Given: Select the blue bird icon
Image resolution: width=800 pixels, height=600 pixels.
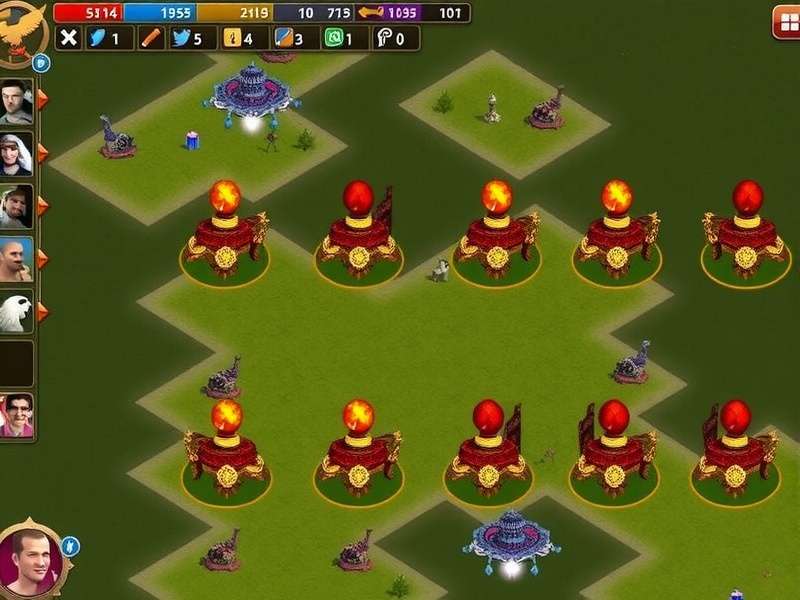Looking at the screenshot, I should pos(182,38).
